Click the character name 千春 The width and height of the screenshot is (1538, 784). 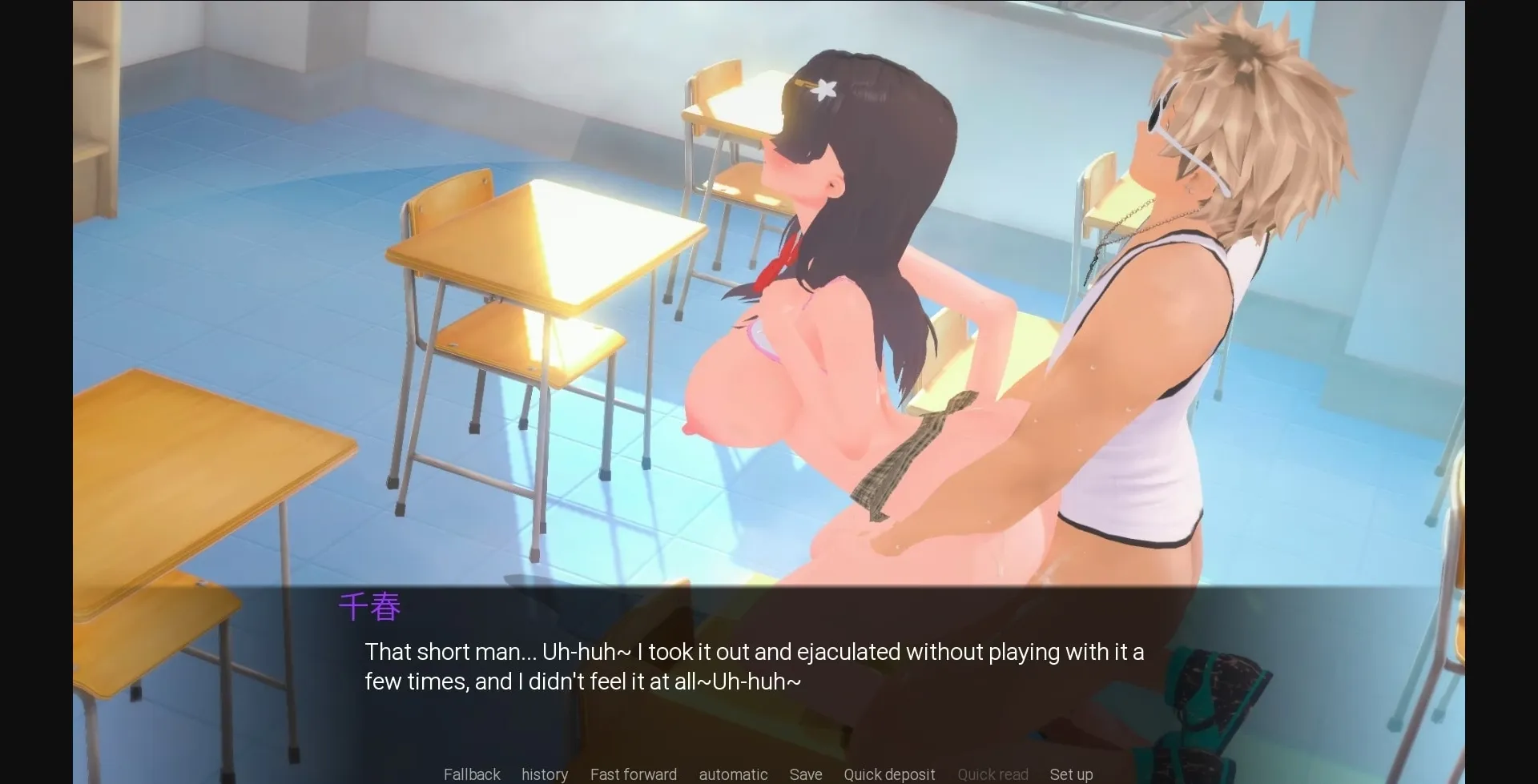370,607
